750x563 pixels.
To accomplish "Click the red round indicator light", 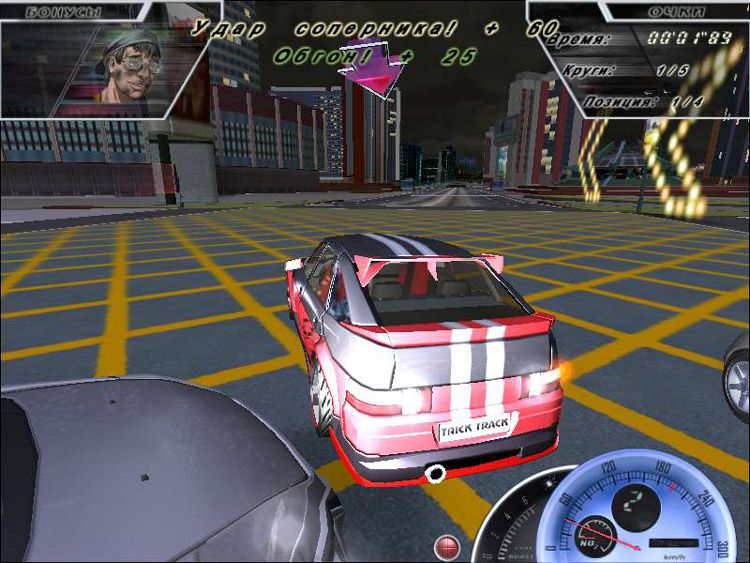I will point(447,546).
